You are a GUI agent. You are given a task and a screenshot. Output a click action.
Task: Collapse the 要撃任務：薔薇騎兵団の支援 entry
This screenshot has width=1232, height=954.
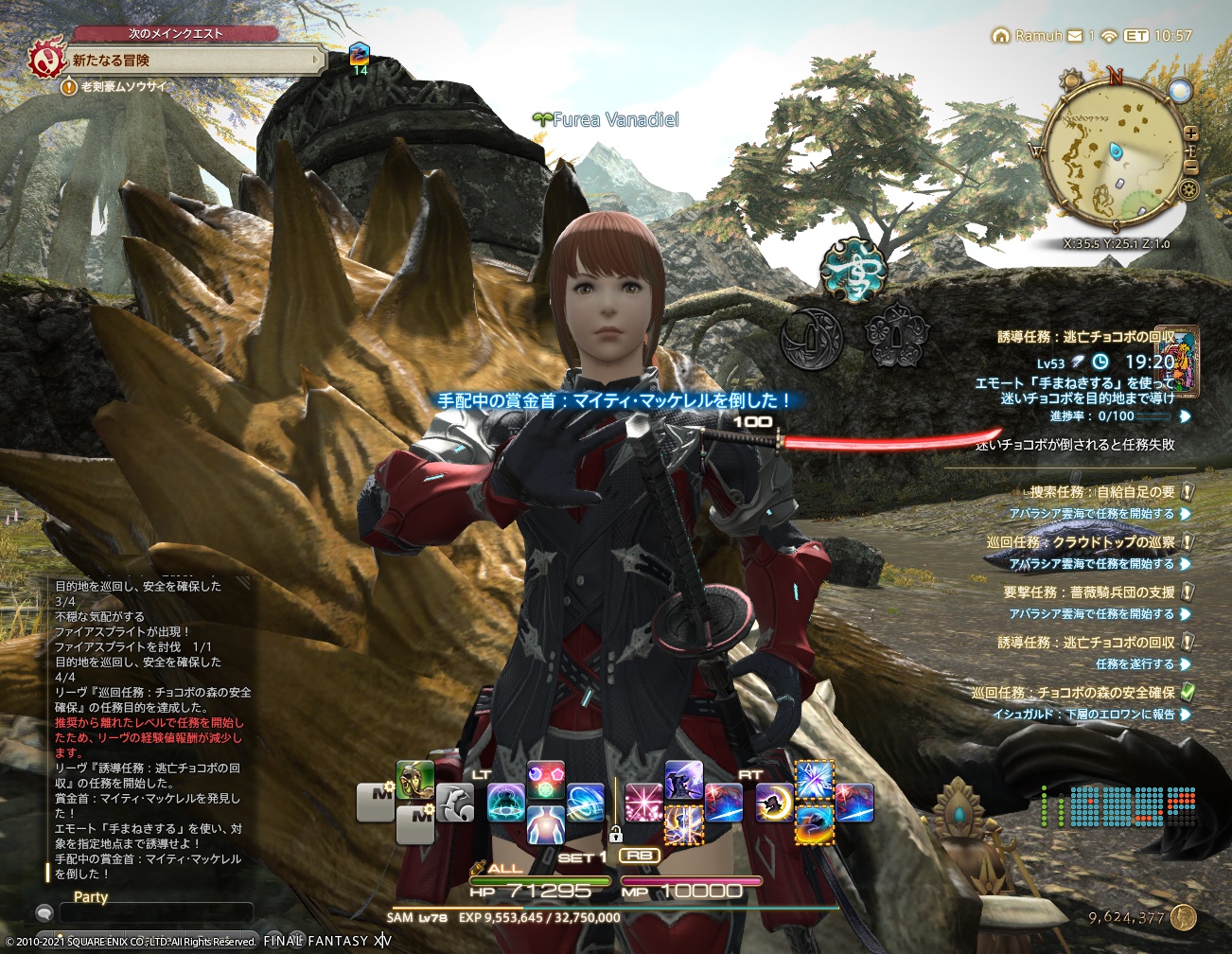[x=1186, y=592]
